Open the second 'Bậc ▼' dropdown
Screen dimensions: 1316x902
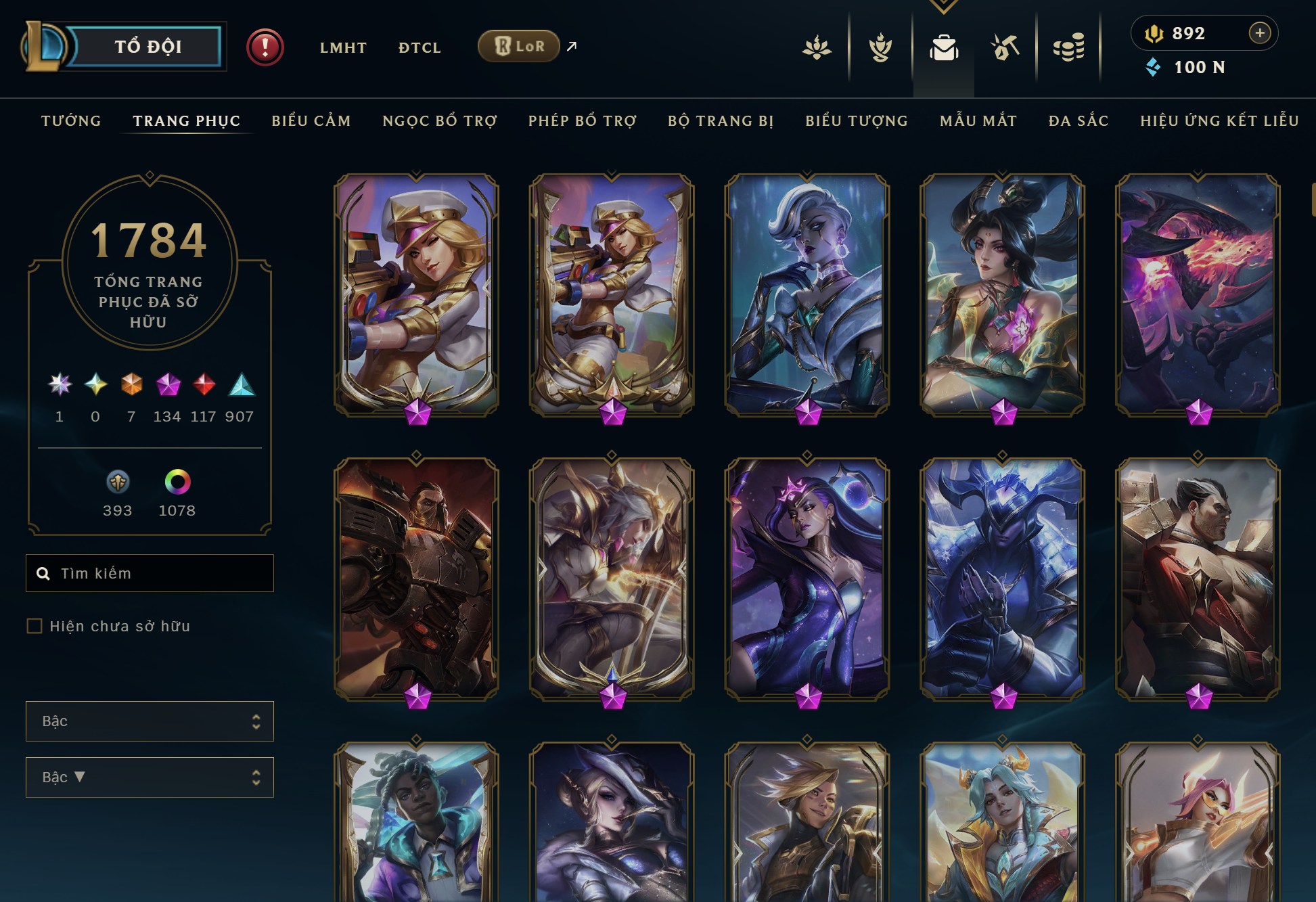149,777
